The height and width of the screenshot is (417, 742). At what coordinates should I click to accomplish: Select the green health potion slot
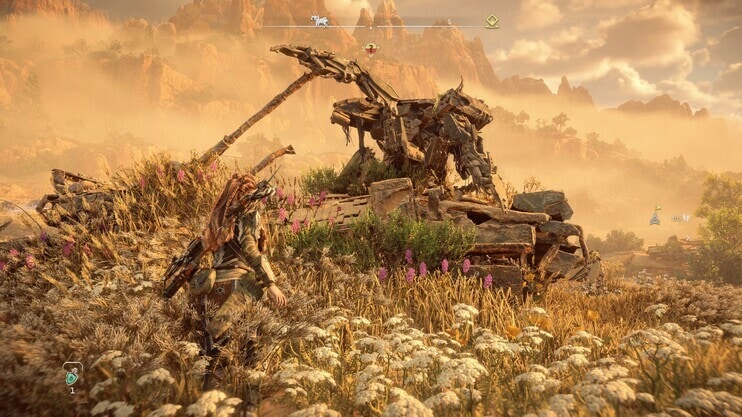[72, 375]
